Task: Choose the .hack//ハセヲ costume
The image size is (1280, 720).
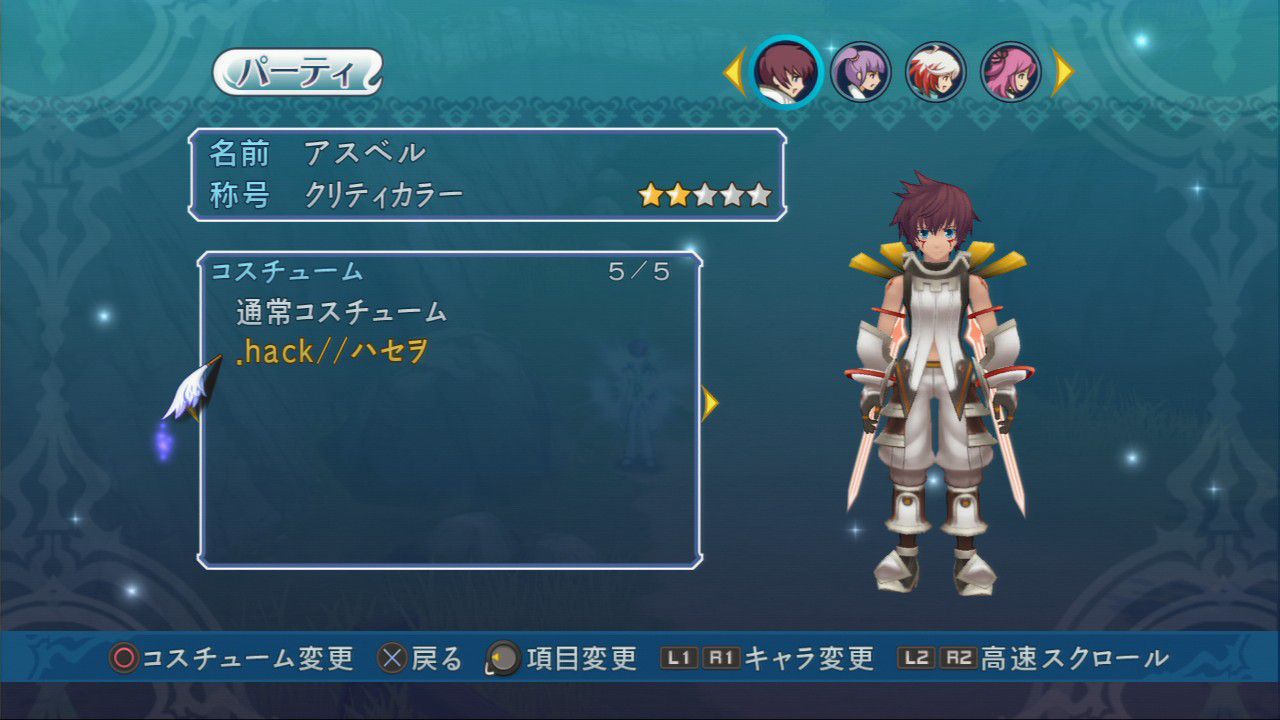Action: click(x=332, y=351)
